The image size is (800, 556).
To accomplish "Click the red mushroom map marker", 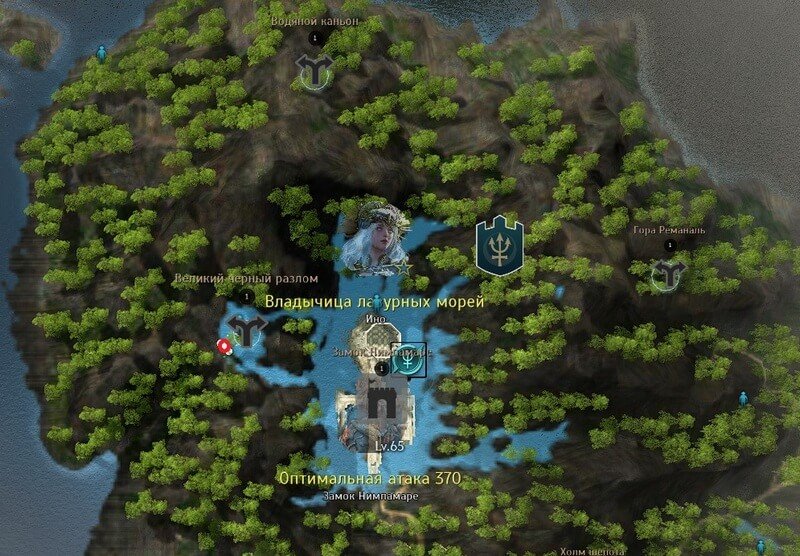I will 224,346.
